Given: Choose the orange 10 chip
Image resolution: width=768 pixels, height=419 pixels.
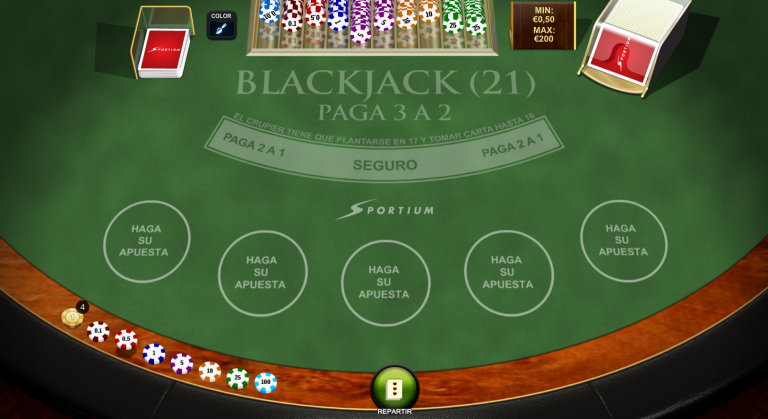Looking at the screenshot, I should click(x=210, y=371).
